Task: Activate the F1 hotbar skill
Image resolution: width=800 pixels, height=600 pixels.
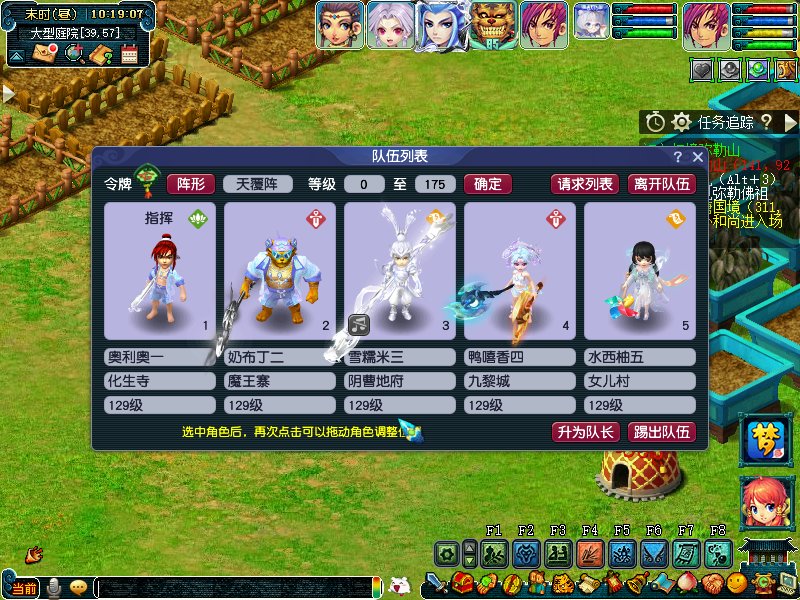Action: (x=493, y=553)
